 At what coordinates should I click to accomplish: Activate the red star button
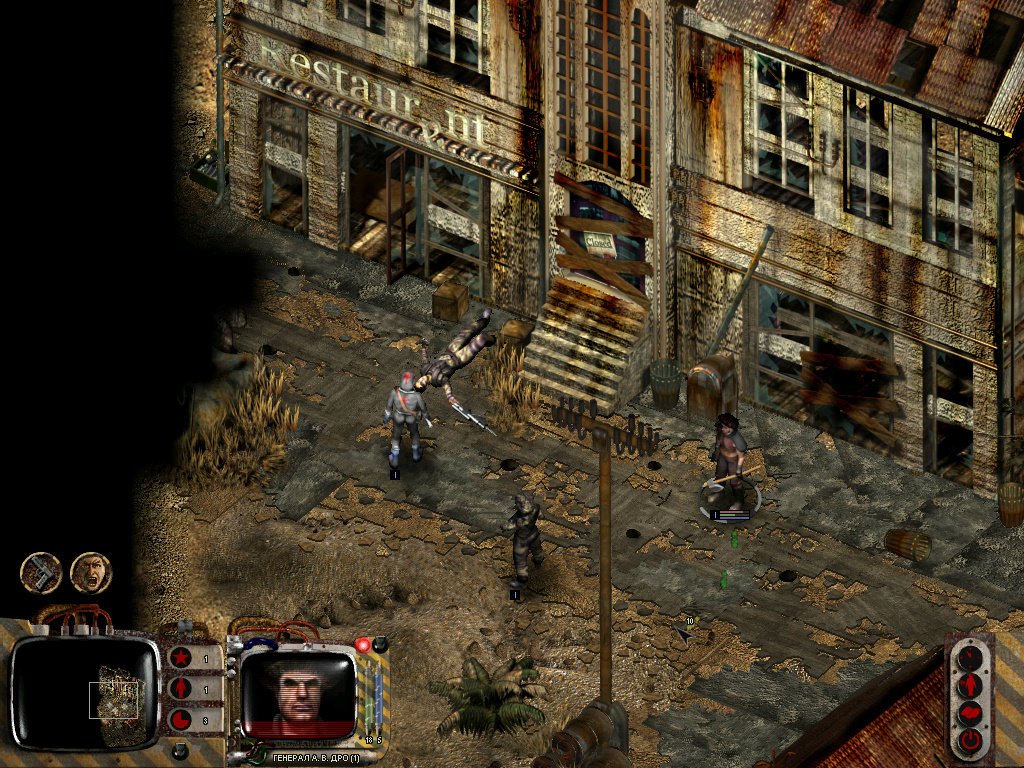click(181, 660)
